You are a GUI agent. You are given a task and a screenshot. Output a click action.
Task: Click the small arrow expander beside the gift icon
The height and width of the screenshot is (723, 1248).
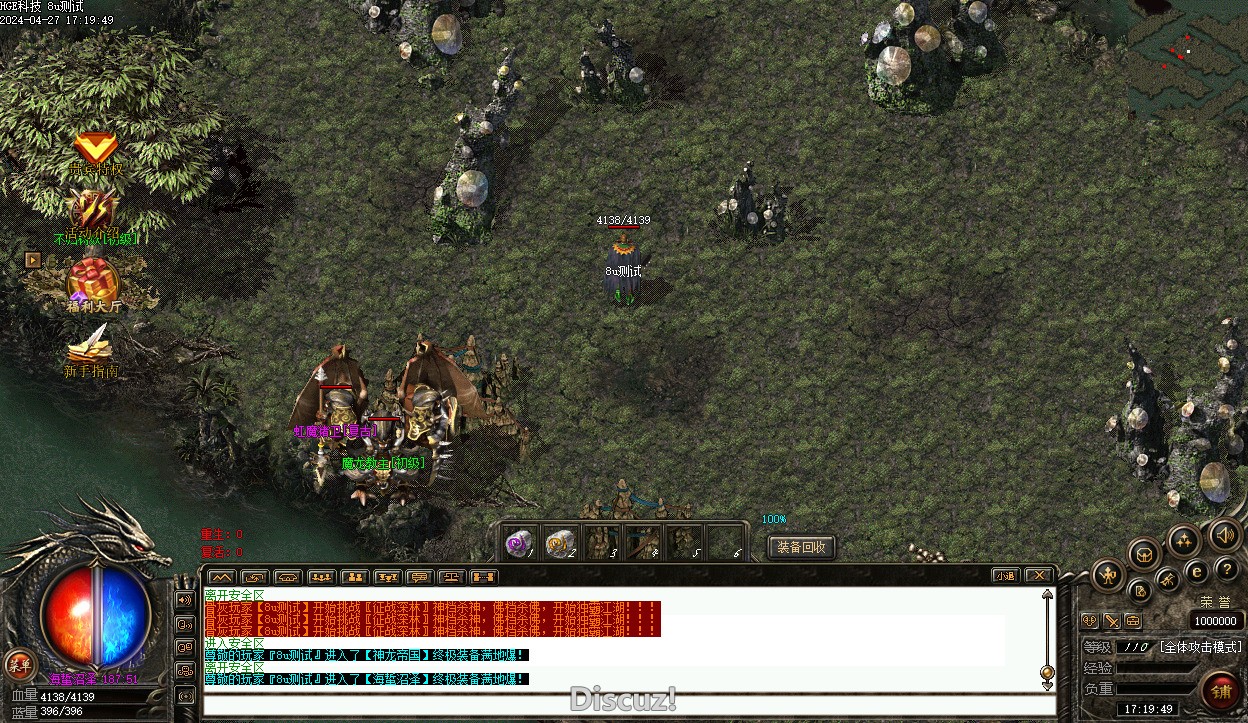pyautogui.click(x=33, y=260)
